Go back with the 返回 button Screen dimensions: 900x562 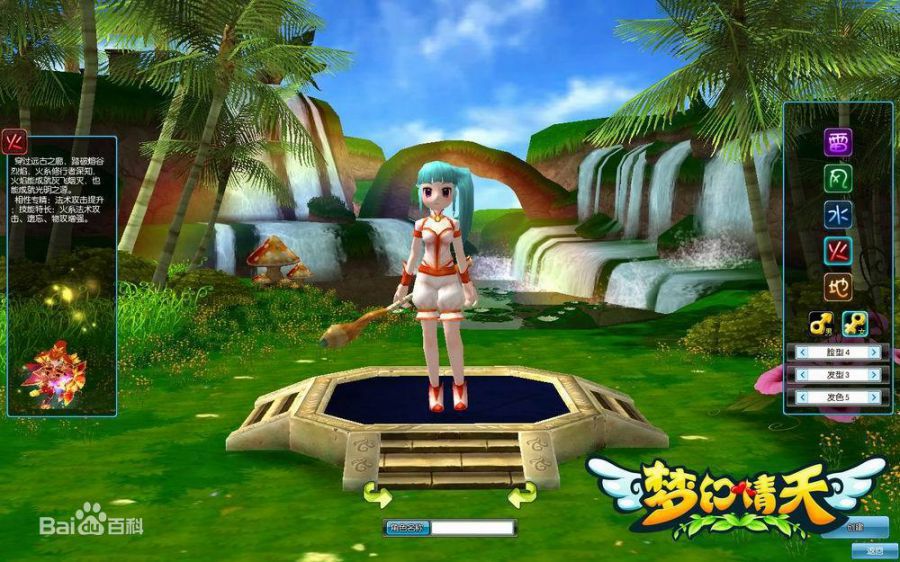(874, 549)
